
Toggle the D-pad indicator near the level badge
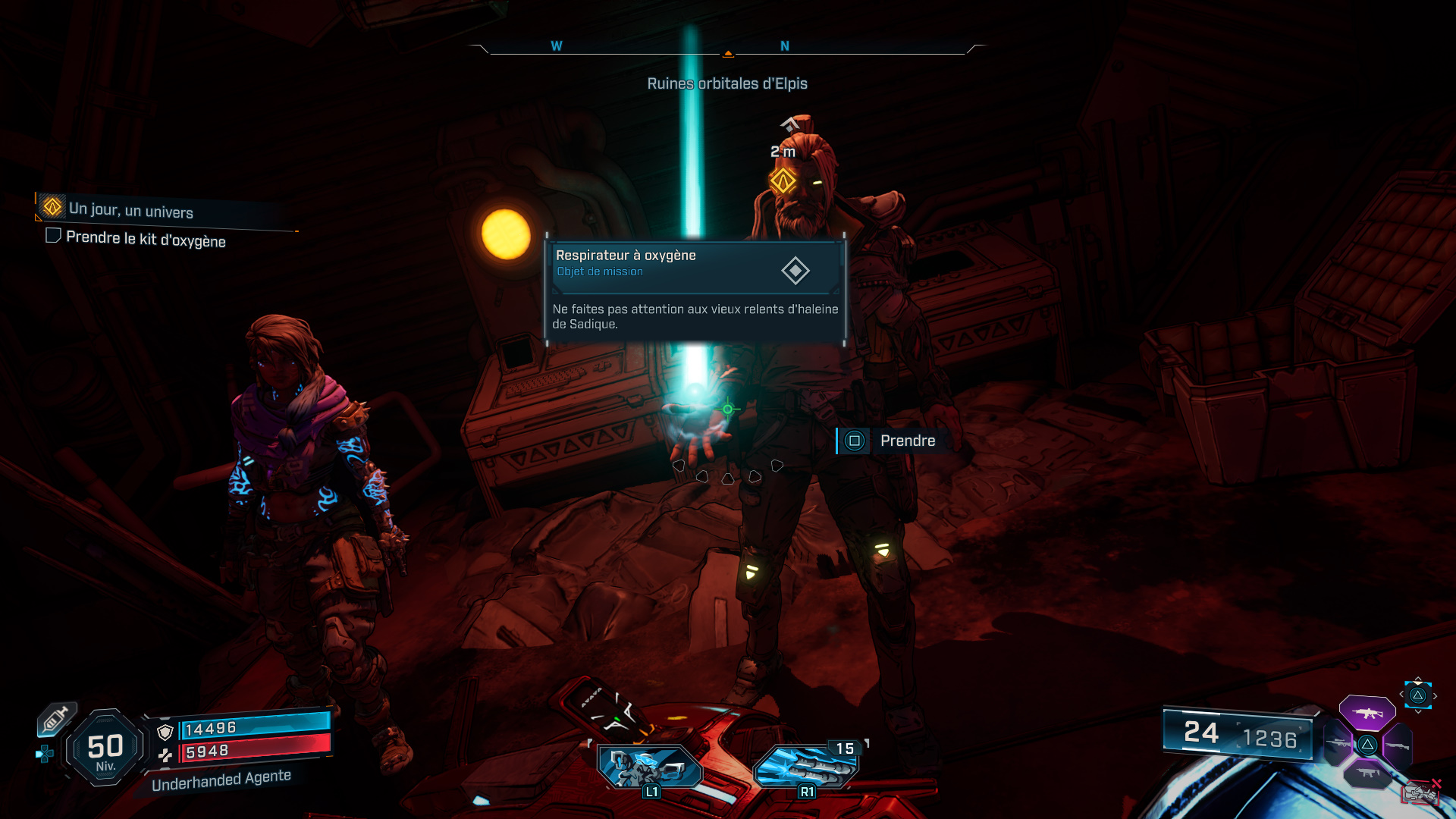[45, 753]
